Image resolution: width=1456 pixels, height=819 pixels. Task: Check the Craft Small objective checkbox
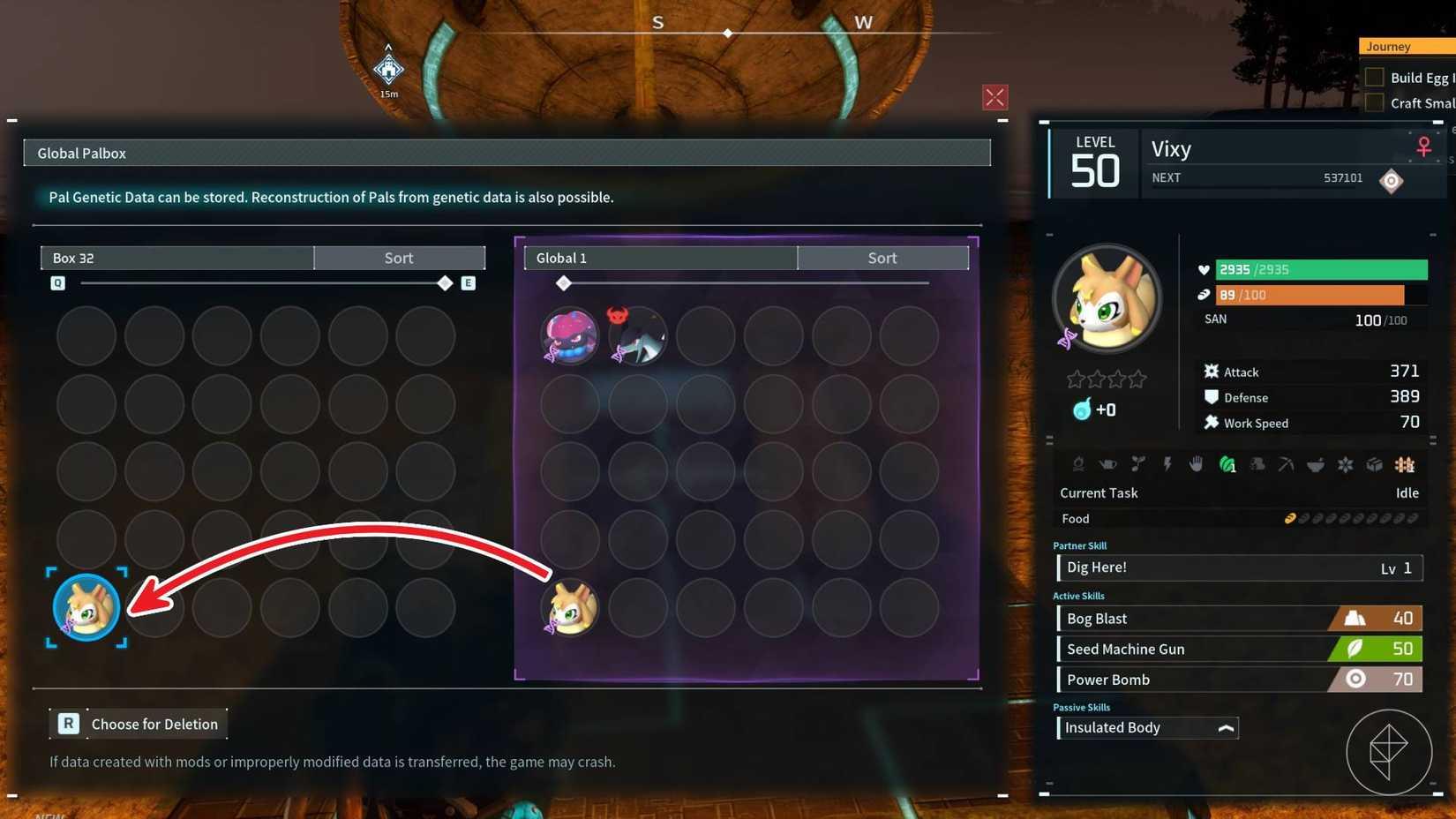coord(1374,102)
